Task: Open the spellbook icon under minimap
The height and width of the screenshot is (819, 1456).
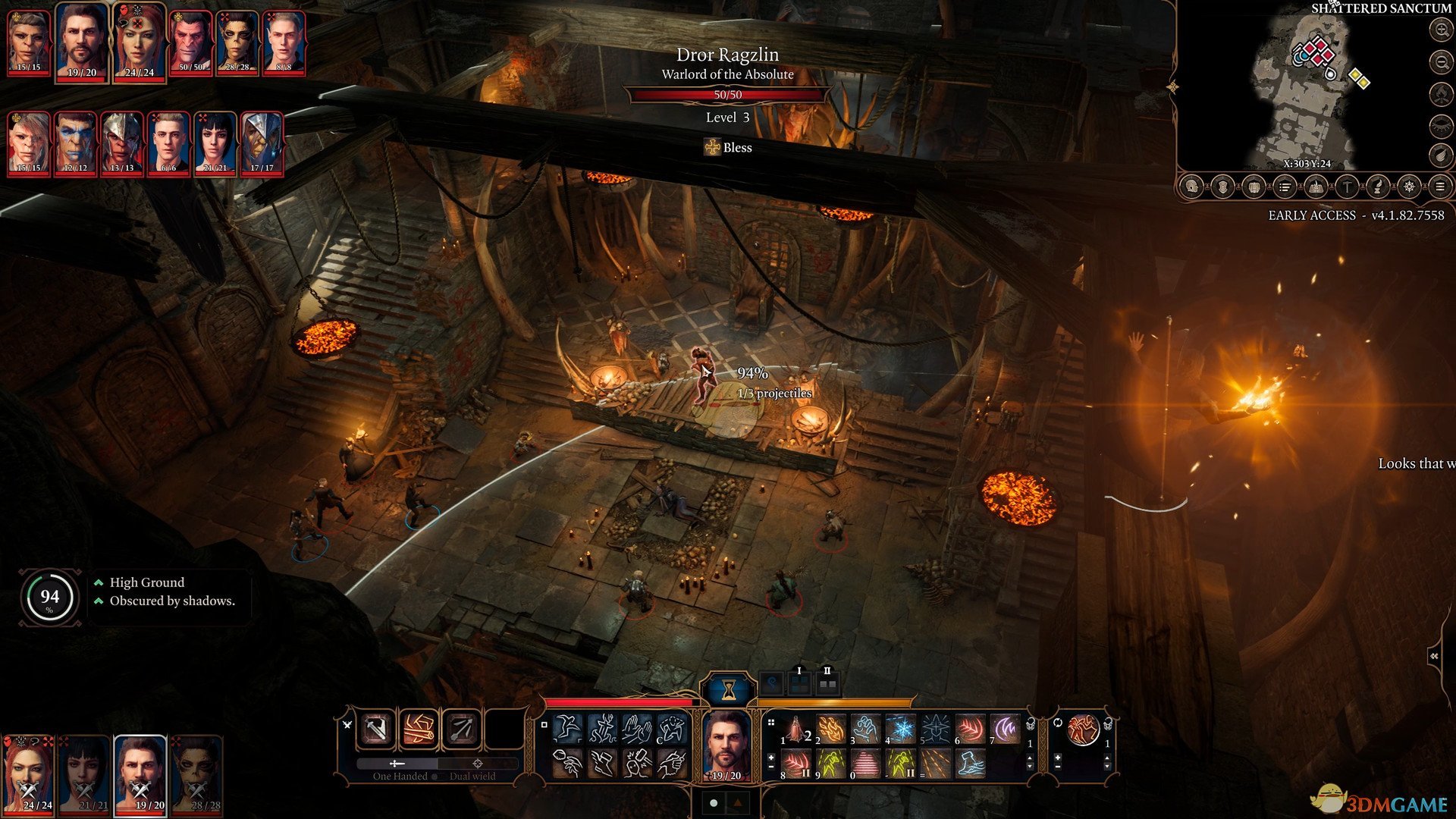Action: (x=1316, y=187)
